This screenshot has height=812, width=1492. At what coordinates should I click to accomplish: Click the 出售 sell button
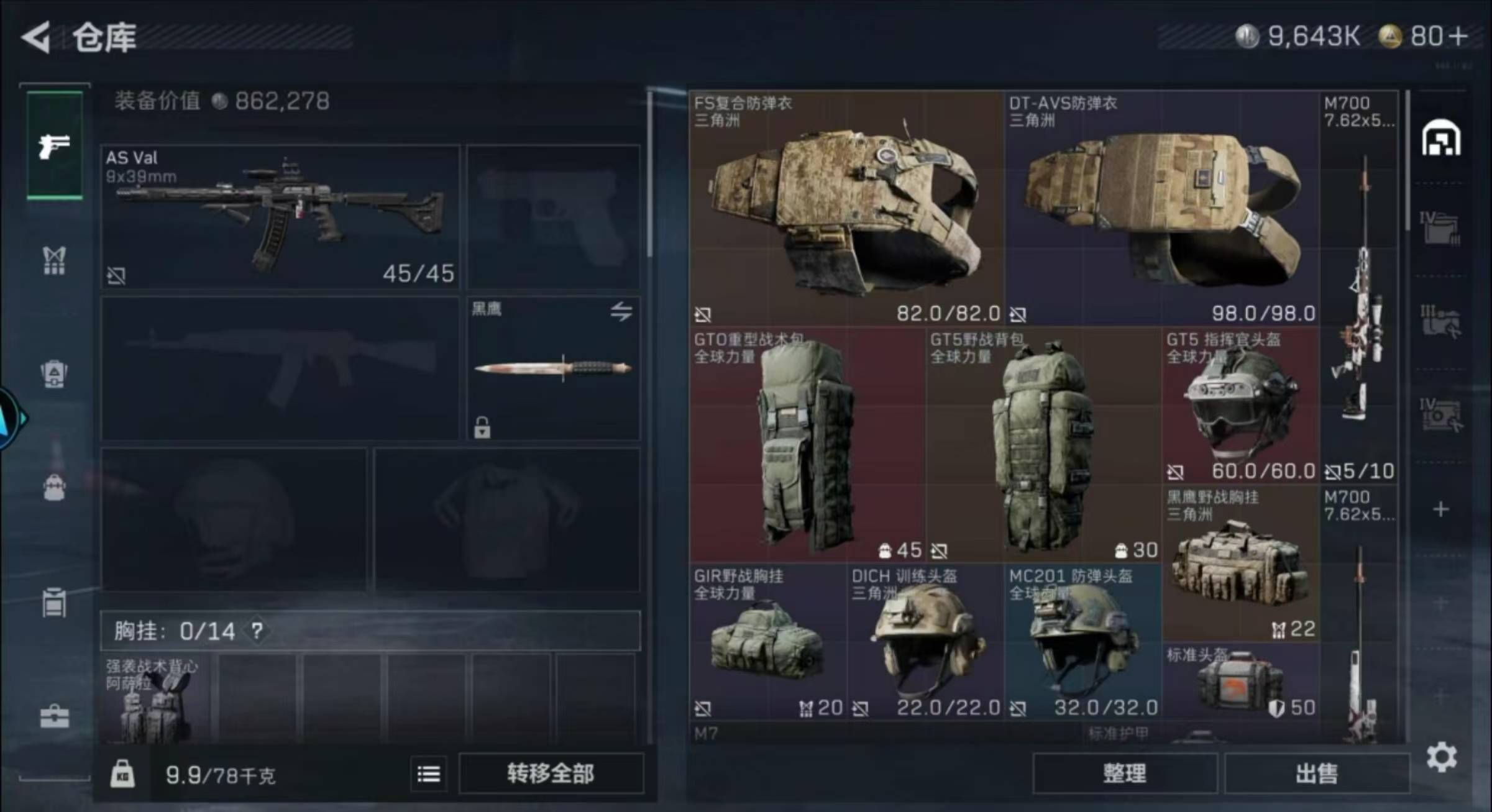coord(1316,773)
